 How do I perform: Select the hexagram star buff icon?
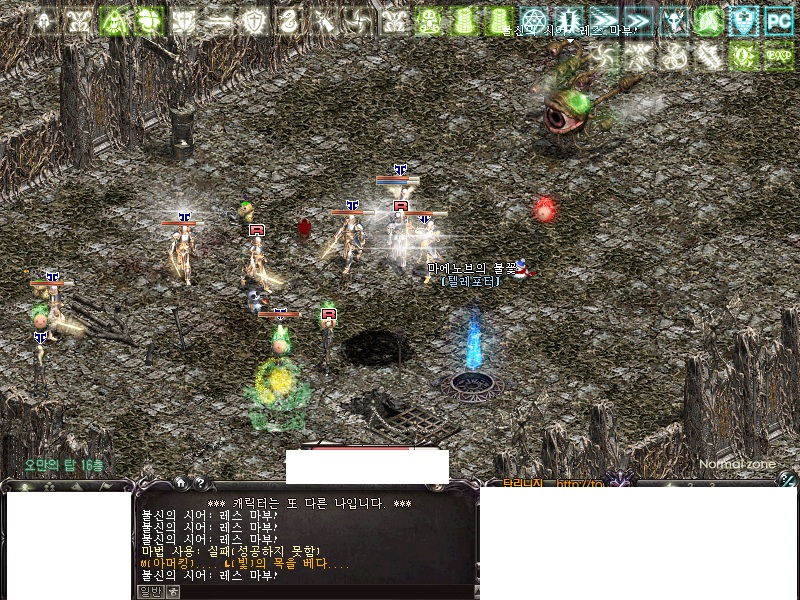pos(533,20)
